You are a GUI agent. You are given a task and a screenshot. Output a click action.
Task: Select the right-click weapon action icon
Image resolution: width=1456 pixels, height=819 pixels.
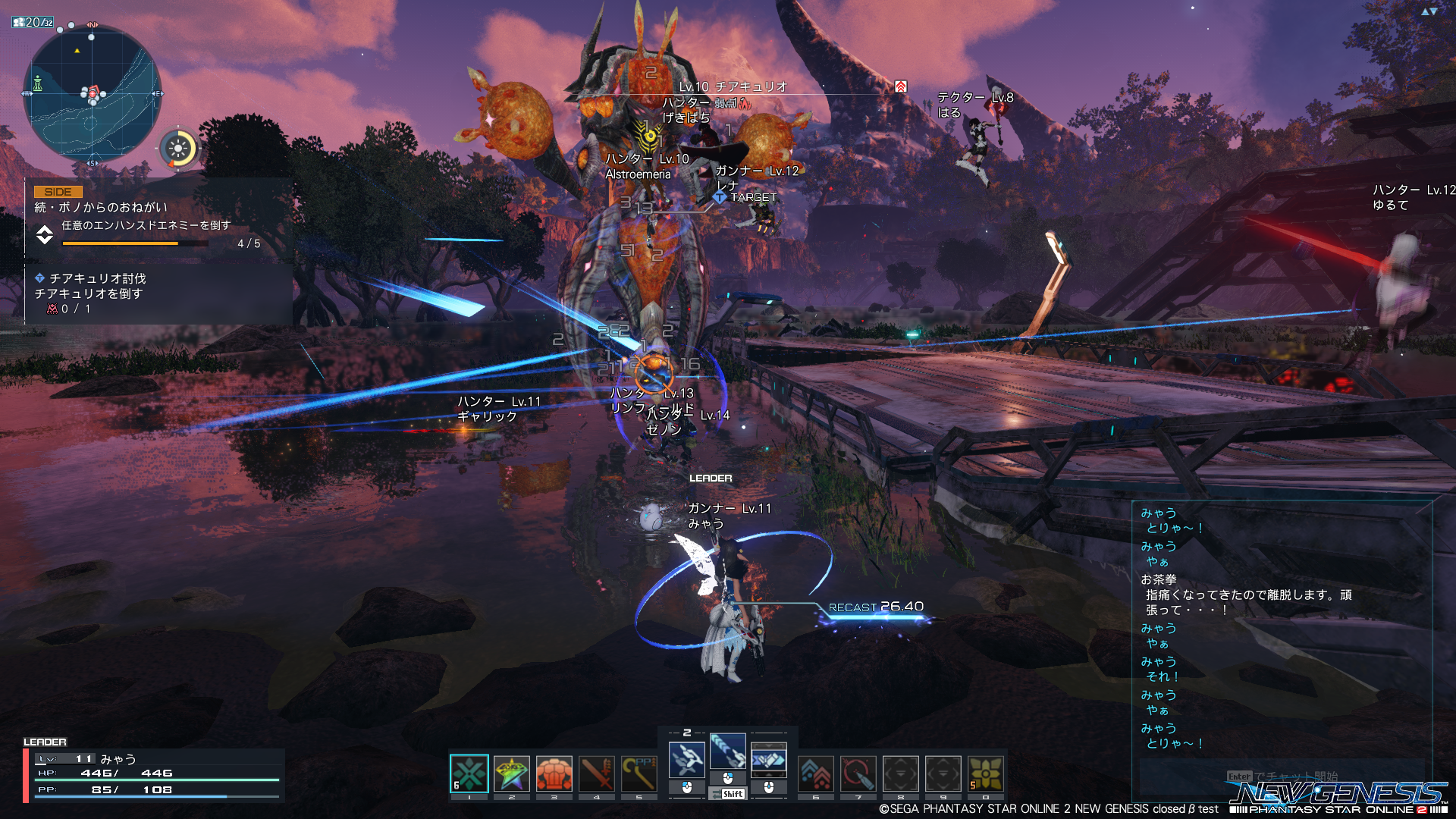pos(768,759)
